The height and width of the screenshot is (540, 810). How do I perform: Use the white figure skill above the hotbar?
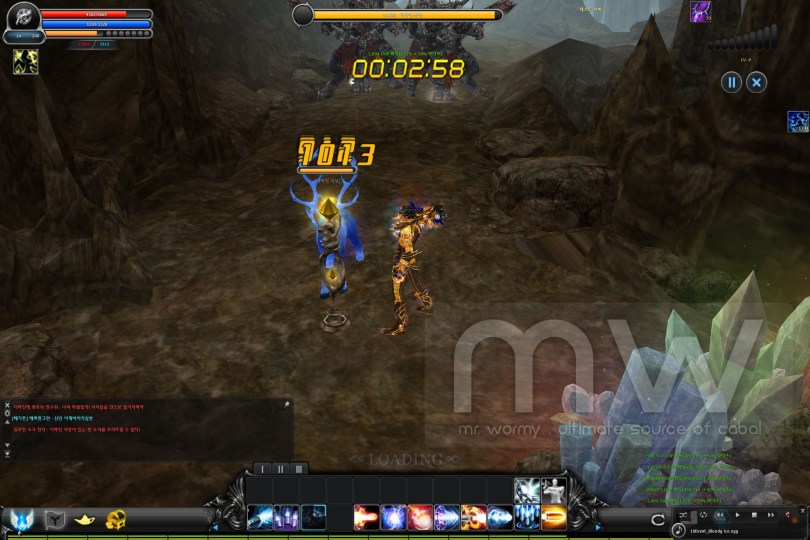[x=553, y=491]
